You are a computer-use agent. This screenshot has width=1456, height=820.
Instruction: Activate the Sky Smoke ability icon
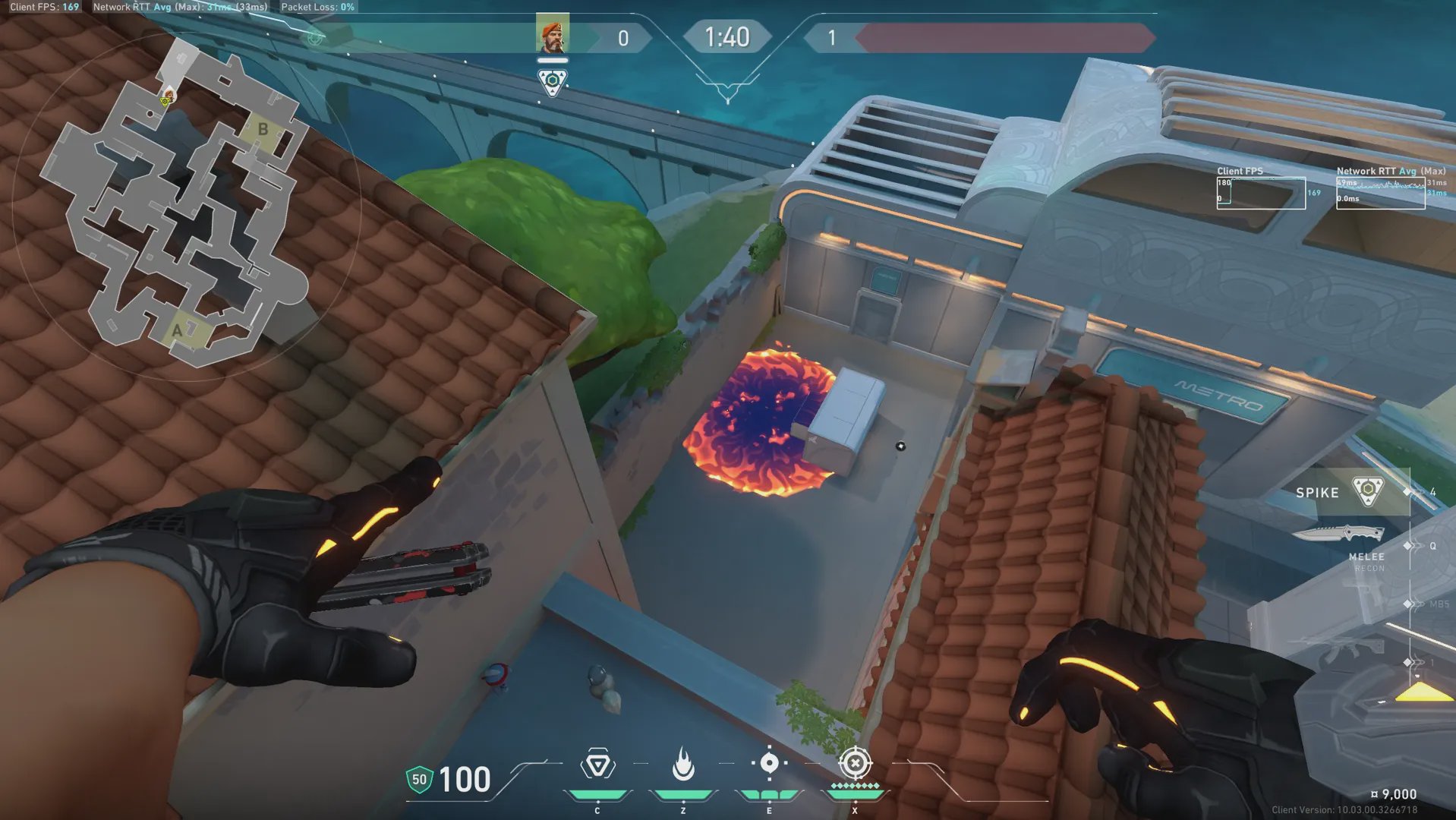point(769,763)
